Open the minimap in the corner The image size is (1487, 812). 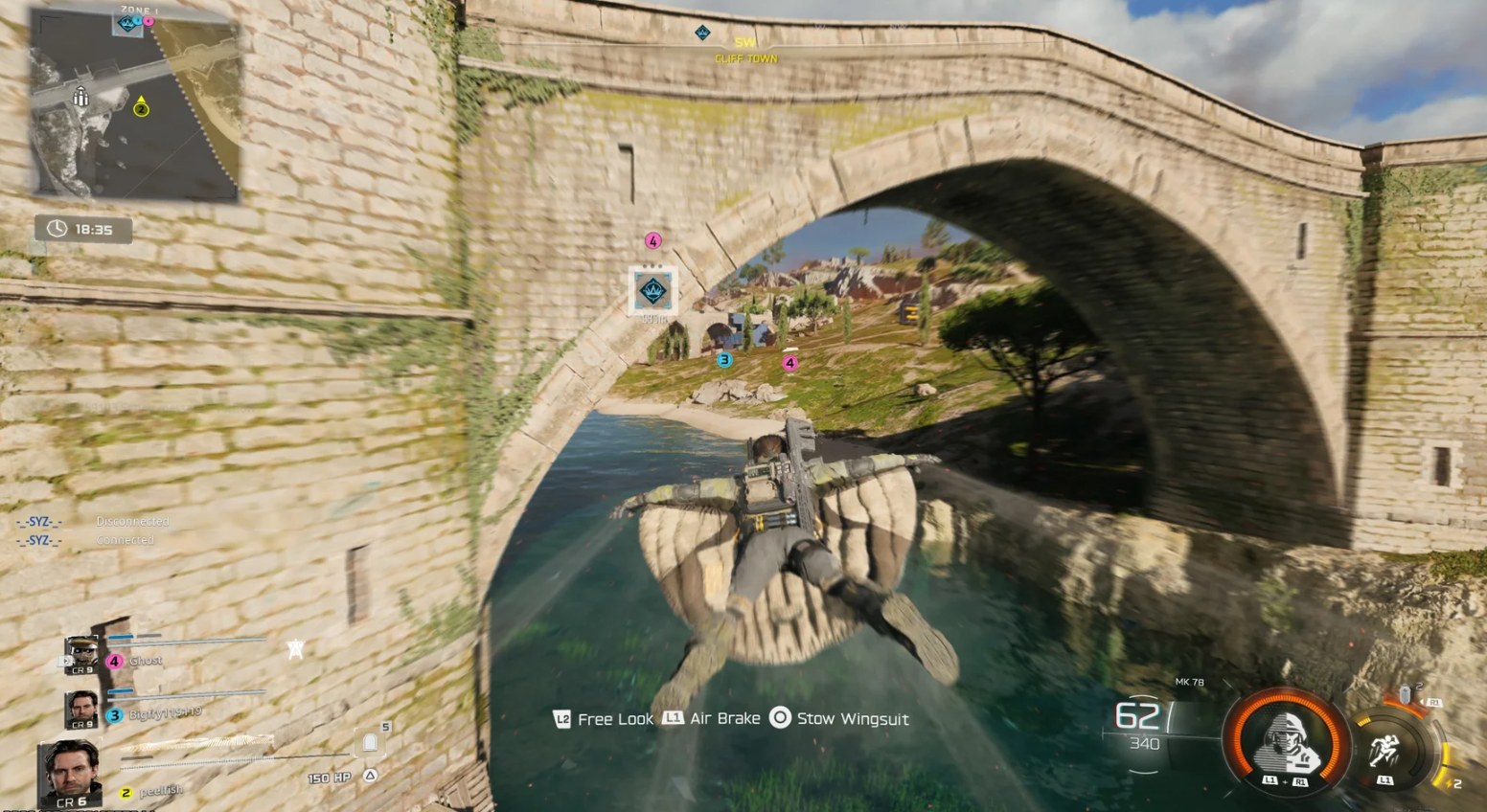click(x=134, y=103)
